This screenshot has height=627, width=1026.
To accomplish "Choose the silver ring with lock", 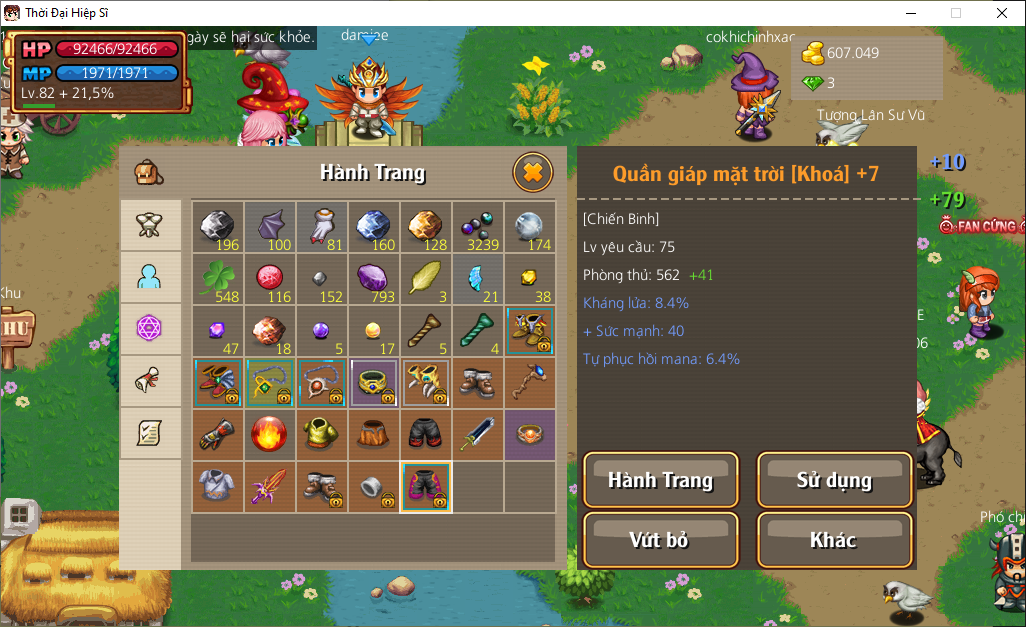I will click(x=373, y=487).
